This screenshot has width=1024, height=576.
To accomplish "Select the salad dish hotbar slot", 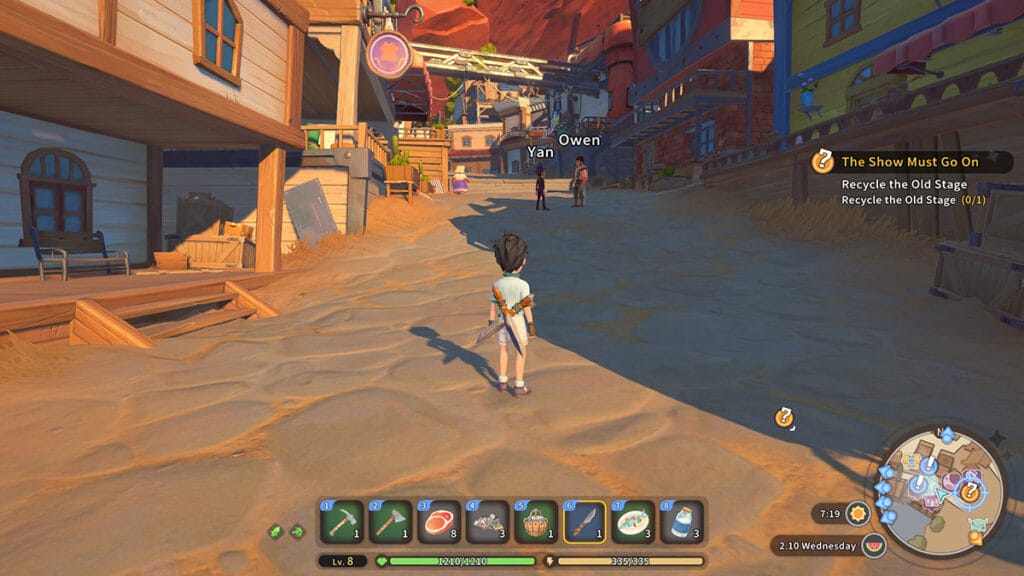I will pos(634,522).
